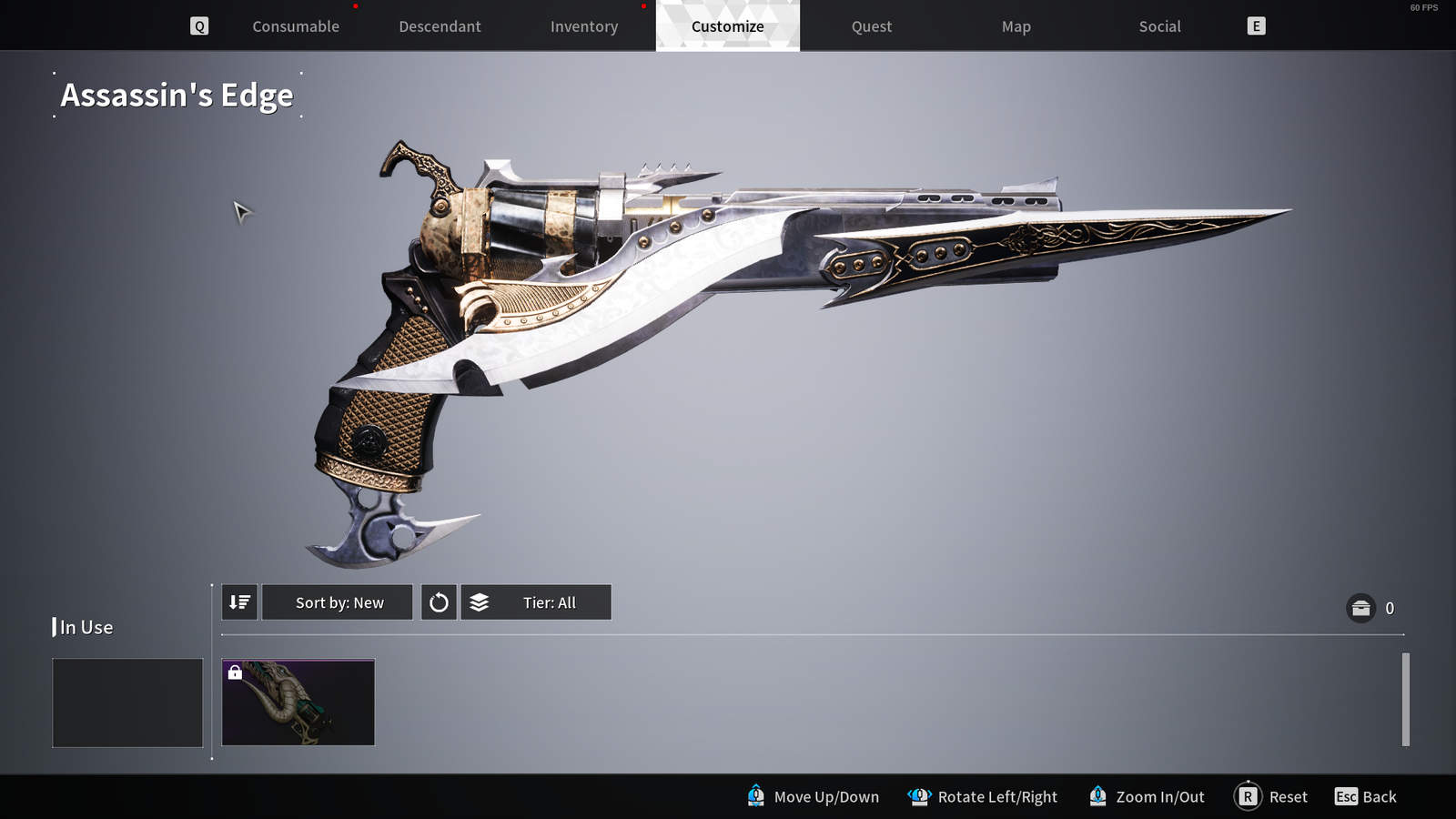Open the Social menu
This screenshot has width=1456, height=819.
point(1159,26)
